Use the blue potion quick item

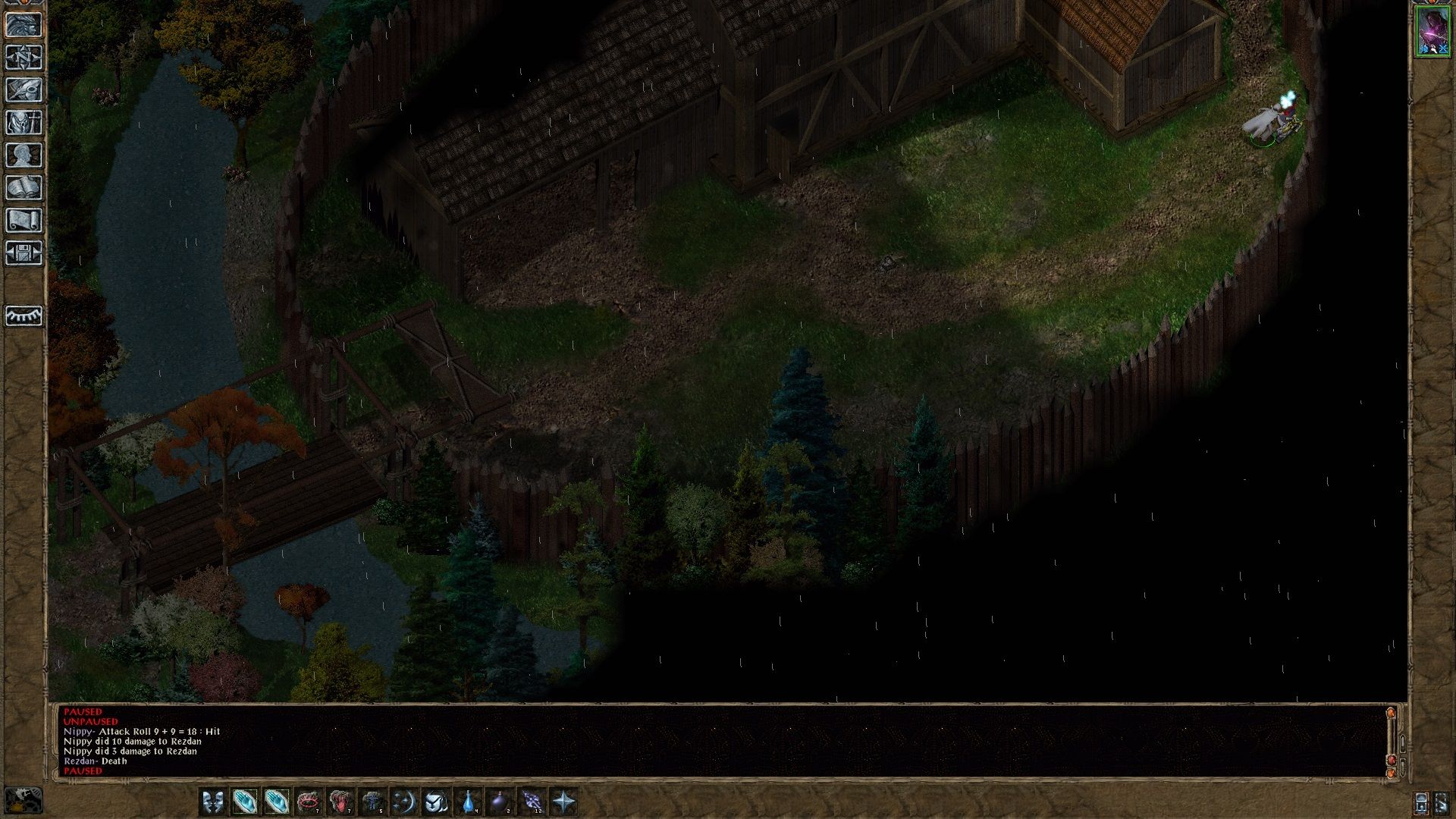coord(469,802)
